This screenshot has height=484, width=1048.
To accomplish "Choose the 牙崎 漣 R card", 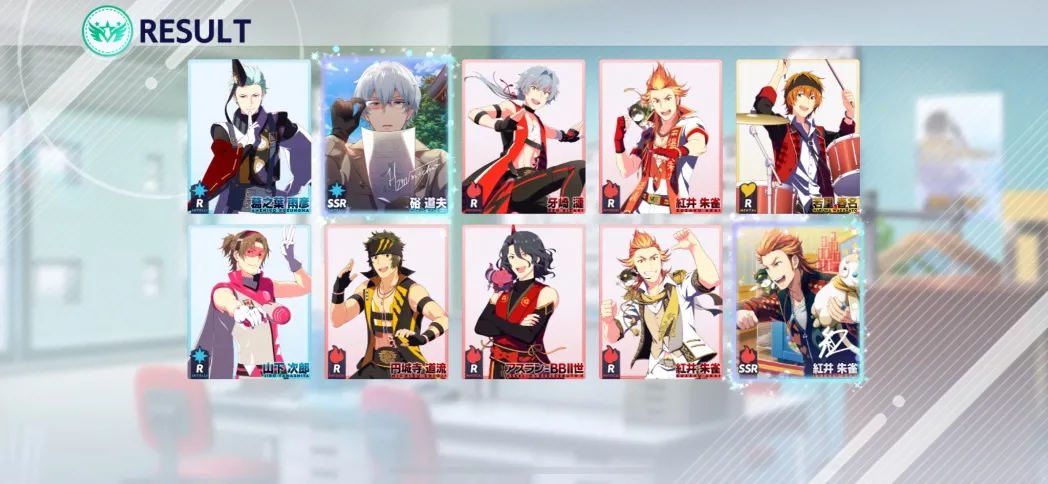I will (523, 137).
